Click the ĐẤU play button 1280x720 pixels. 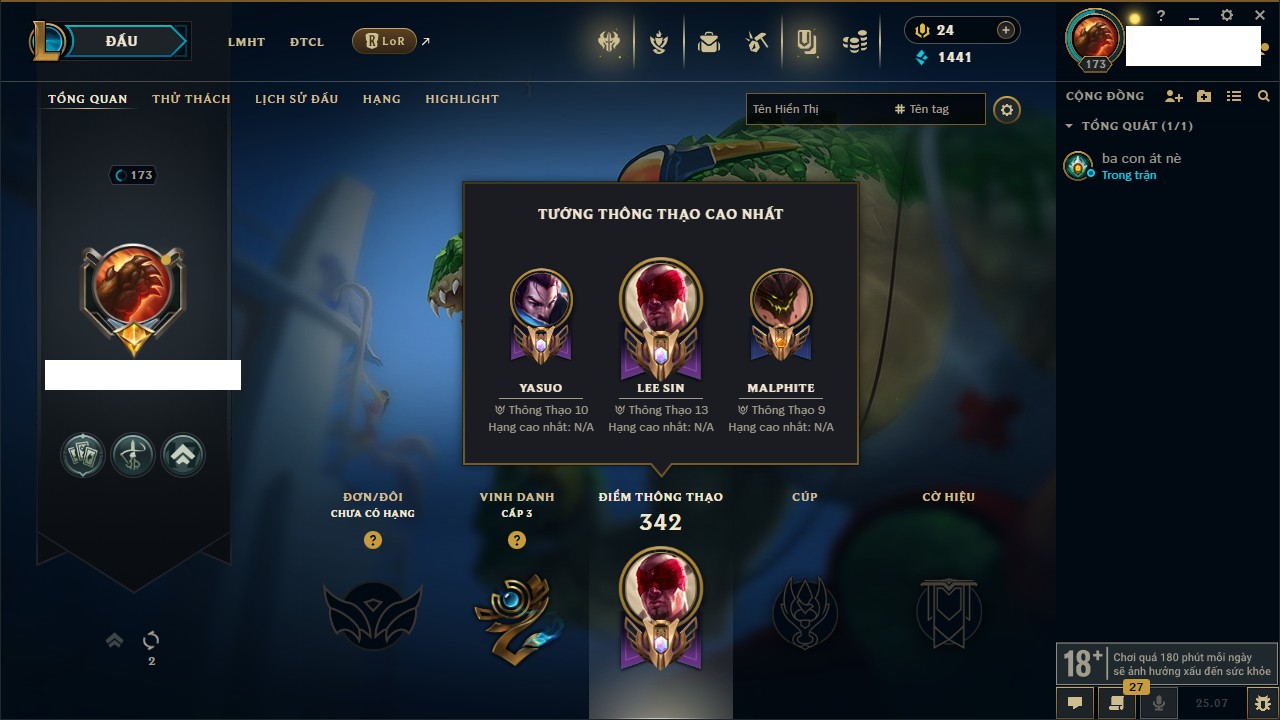[121, 41]
